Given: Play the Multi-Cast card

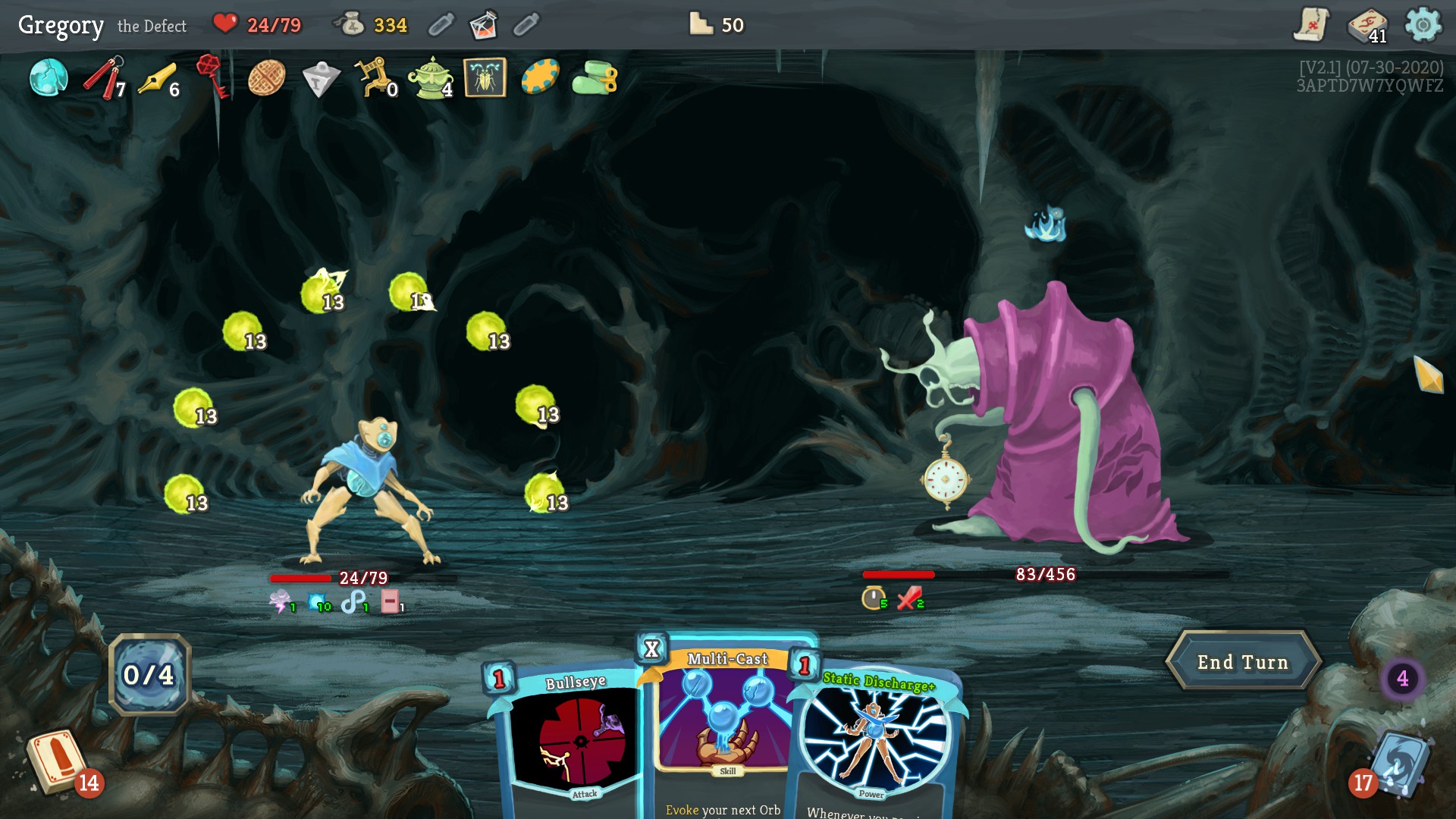Looking at the screenshot, I should click(x=724, y=720).
